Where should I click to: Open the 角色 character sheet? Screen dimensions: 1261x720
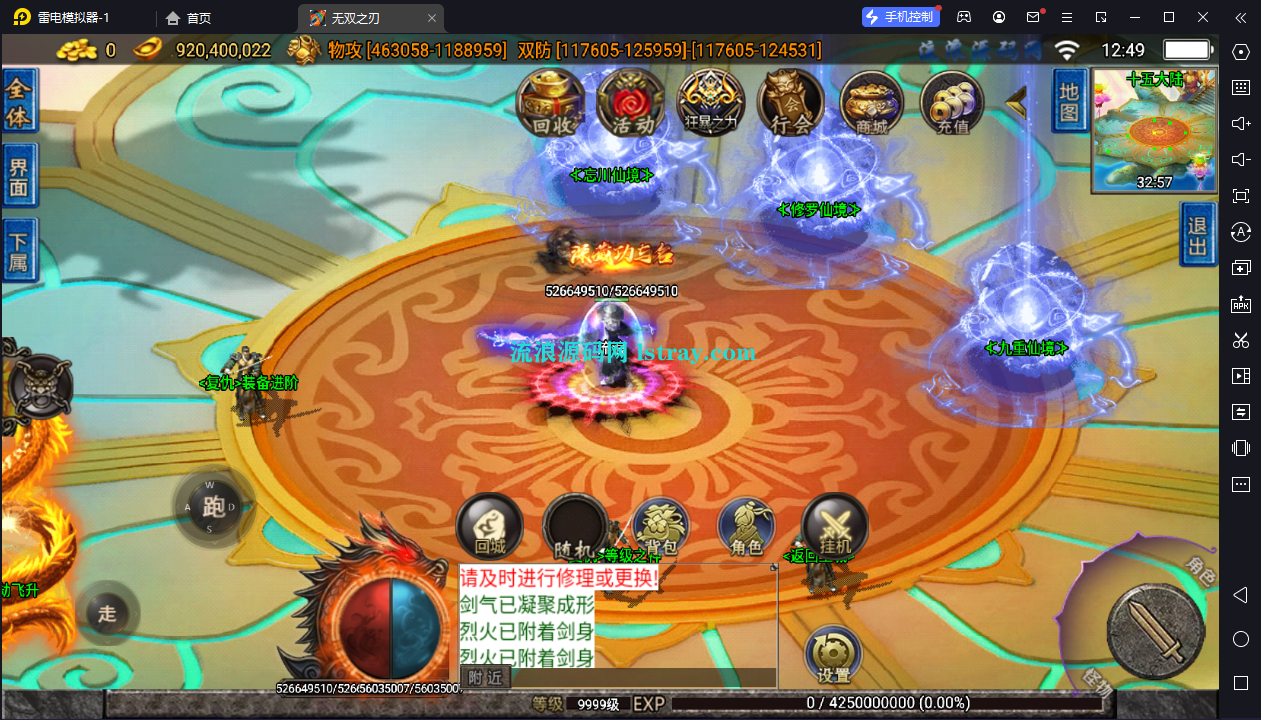click(x=747, y=527)
